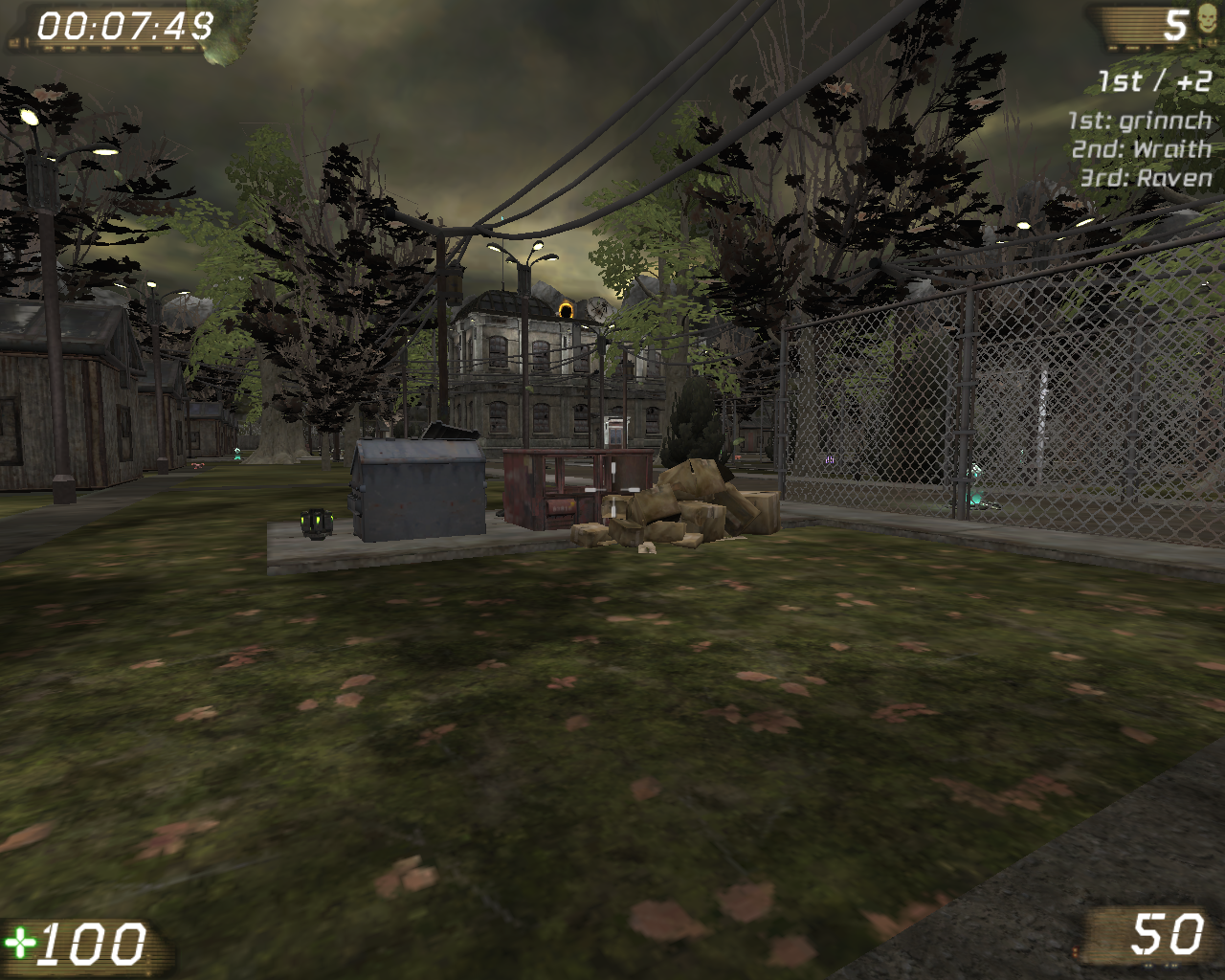Viewport: 1225px width, 980px height.
Task: Click the street lamp above the courtyard
Action: [x=523, y=260]
